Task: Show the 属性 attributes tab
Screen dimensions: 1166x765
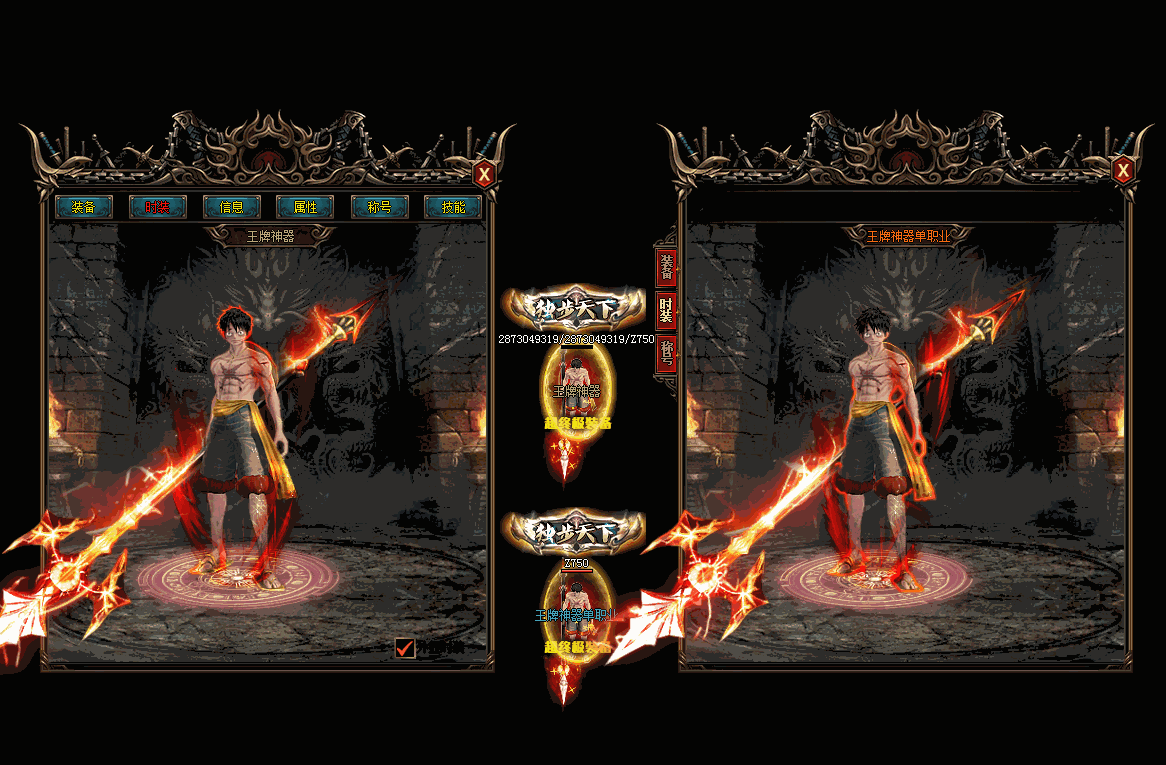Action: point(305,207)
